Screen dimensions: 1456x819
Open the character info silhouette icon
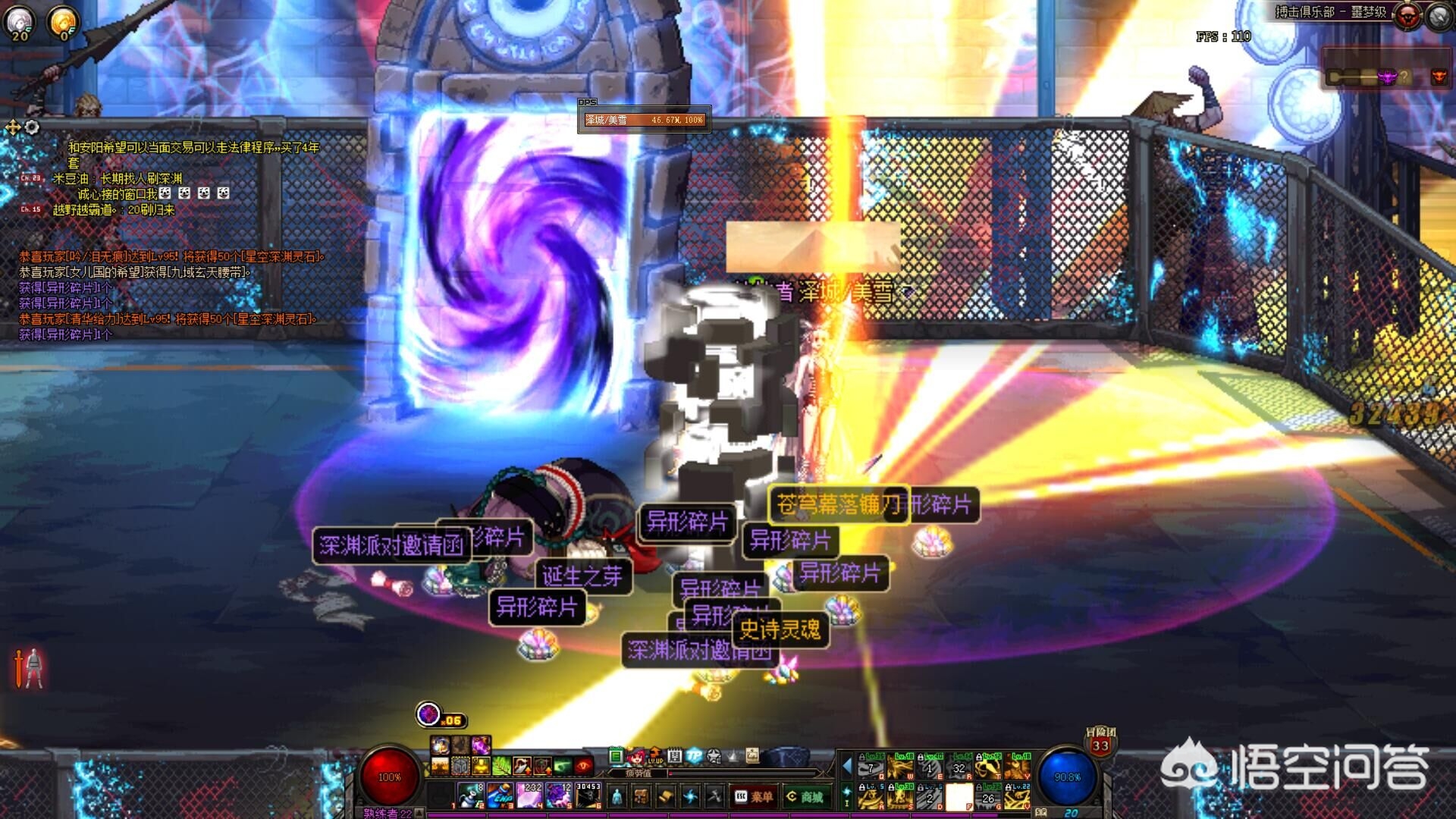point(617,796)
